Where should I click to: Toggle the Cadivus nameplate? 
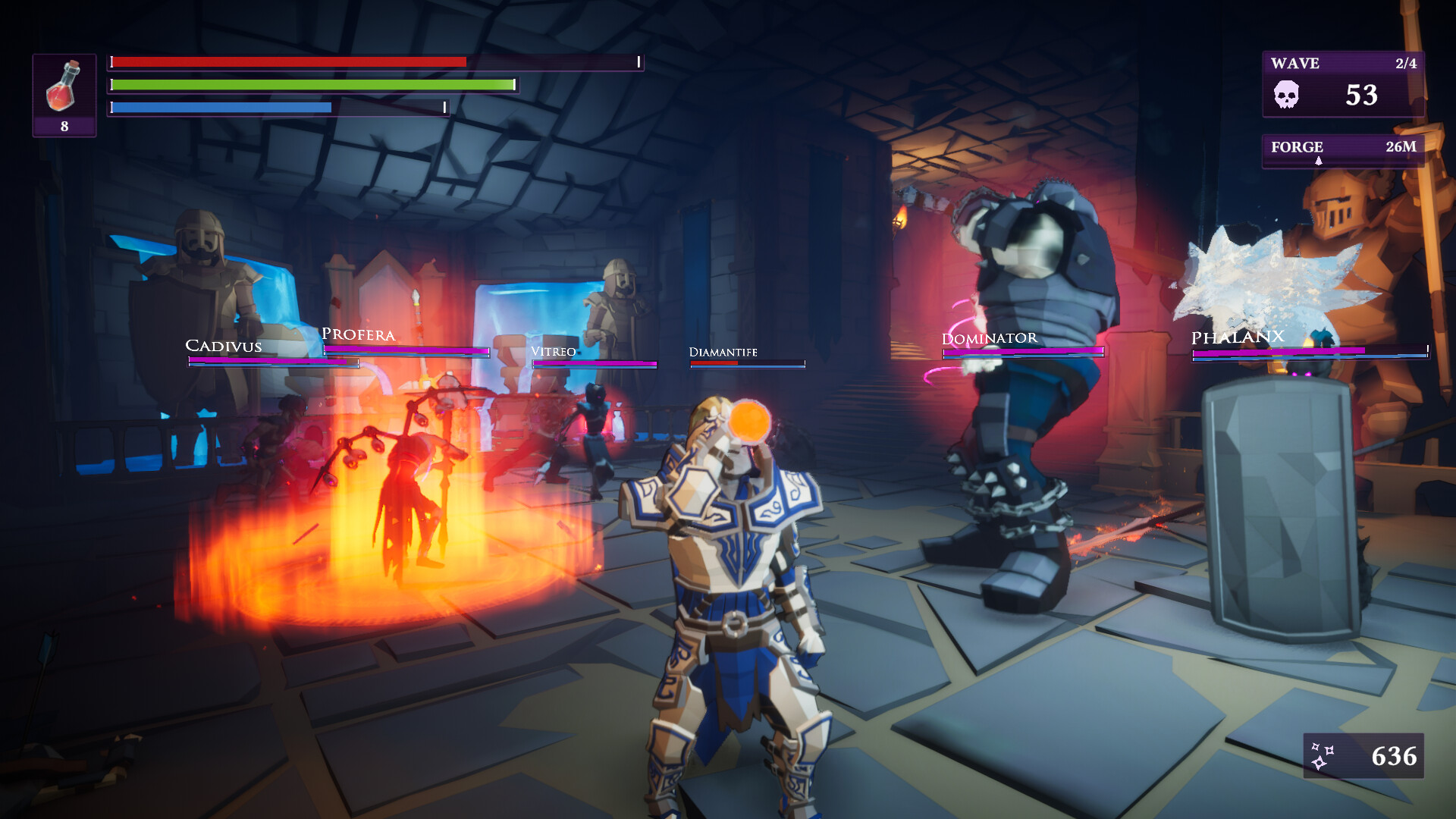(x=224, y=347)
